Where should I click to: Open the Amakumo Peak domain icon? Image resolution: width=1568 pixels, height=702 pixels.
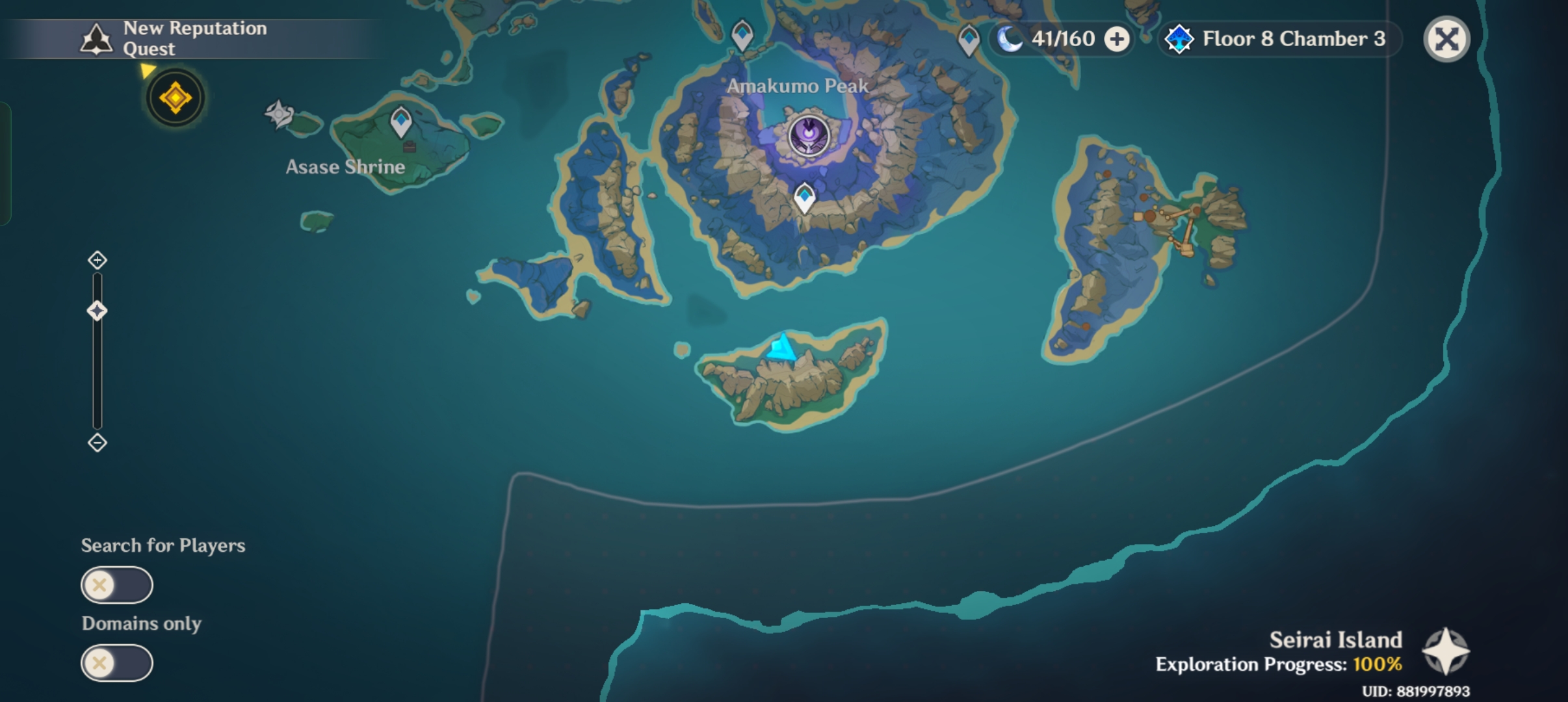click(811, 135)
